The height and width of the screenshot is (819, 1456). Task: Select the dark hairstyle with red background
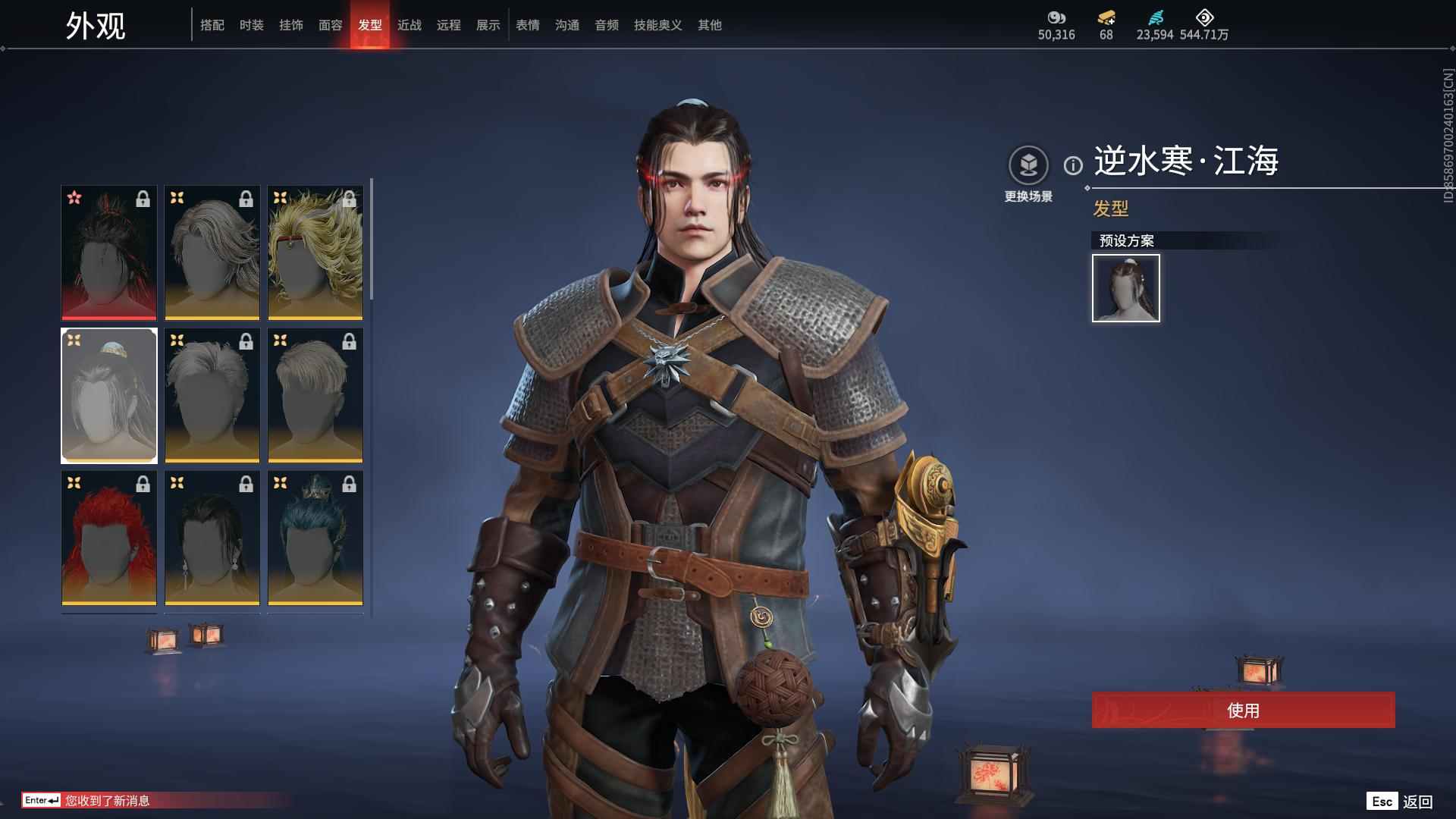click(109, 253)
